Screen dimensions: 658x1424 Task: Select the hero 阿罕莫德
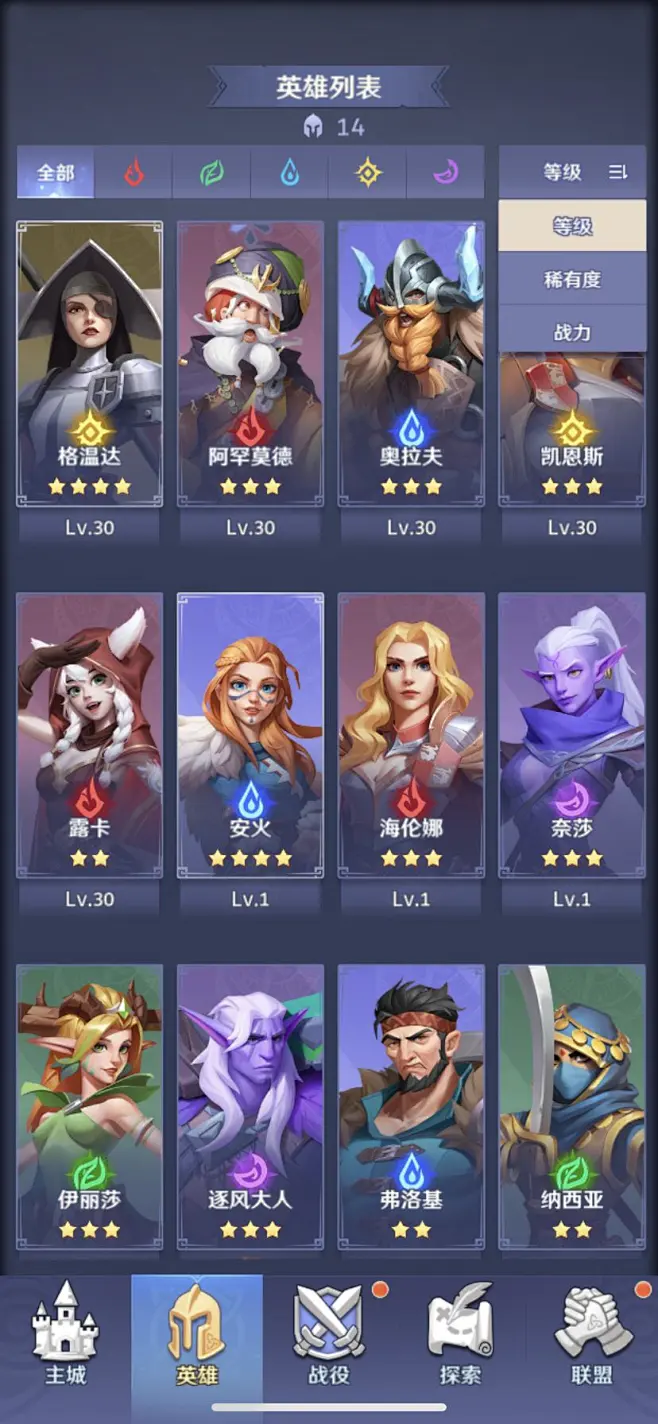[x=250, y=363]
